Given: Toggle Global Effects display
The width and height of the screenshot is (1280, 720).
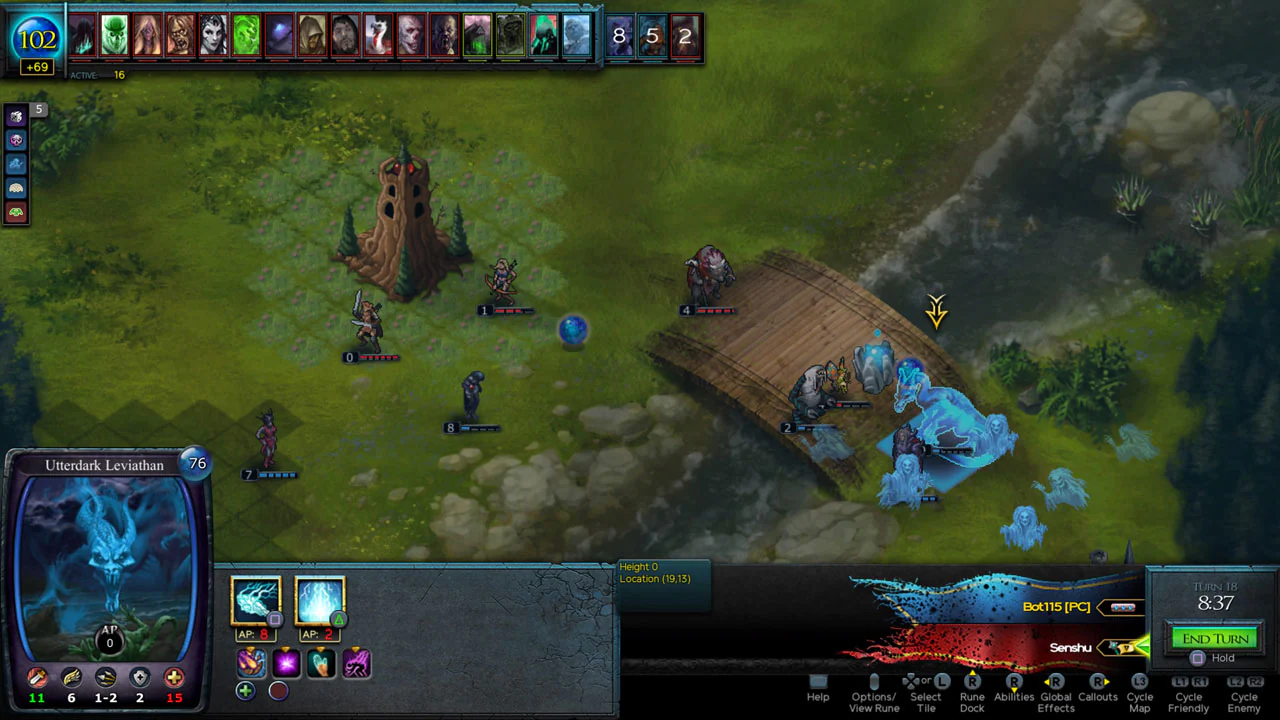Looking at the screenshot, I should 1055,690.
